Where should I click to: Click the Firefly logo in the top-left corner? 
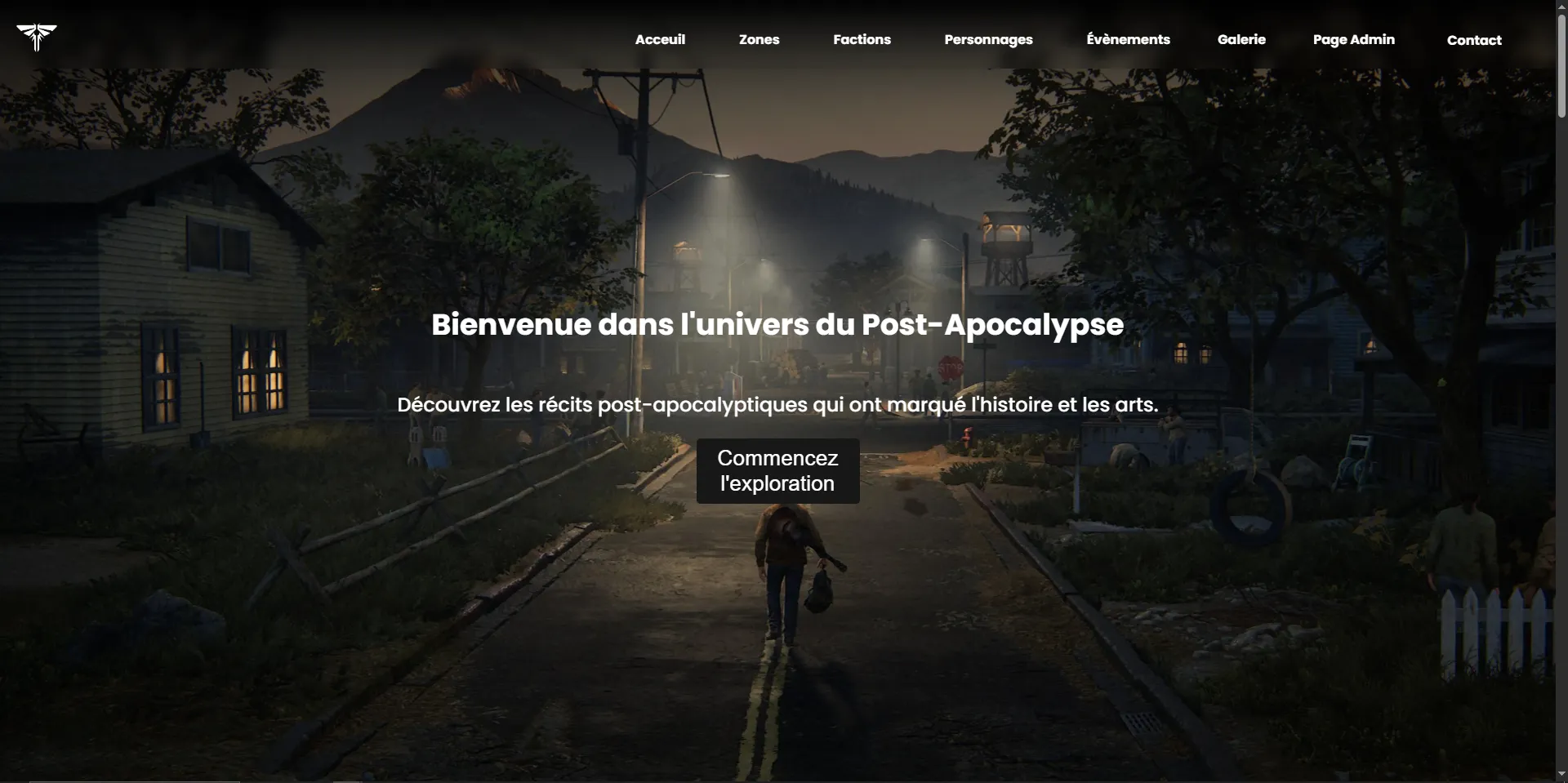tap(36, 38)
